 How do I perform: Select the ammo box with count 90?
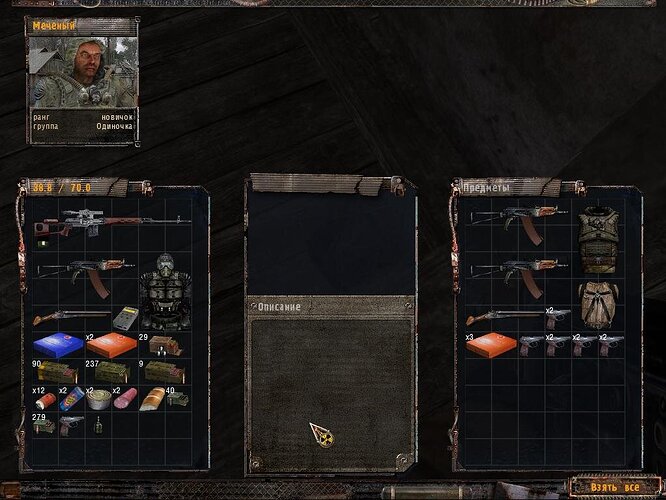[58, 372]
